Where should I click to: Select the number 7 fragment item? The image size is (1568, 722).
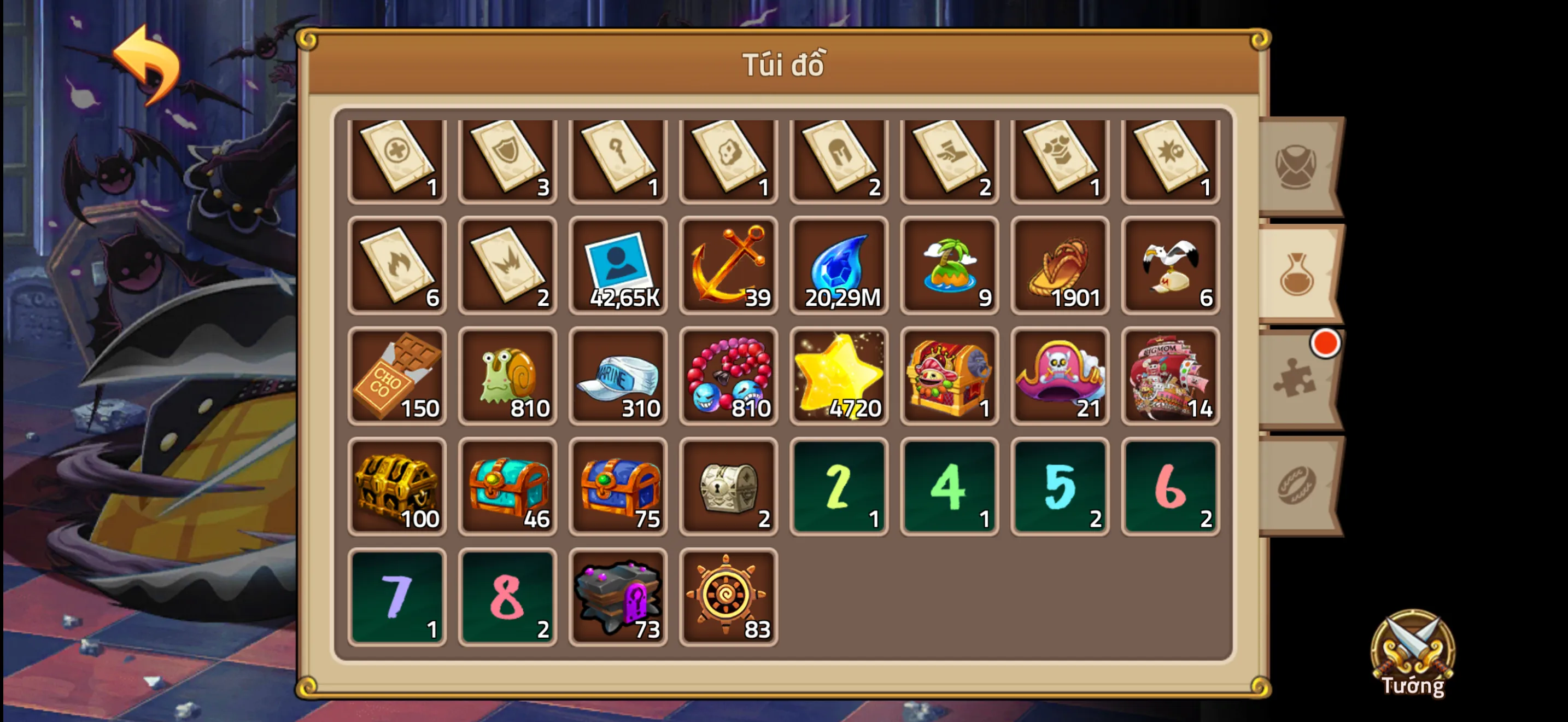(396, 597)
